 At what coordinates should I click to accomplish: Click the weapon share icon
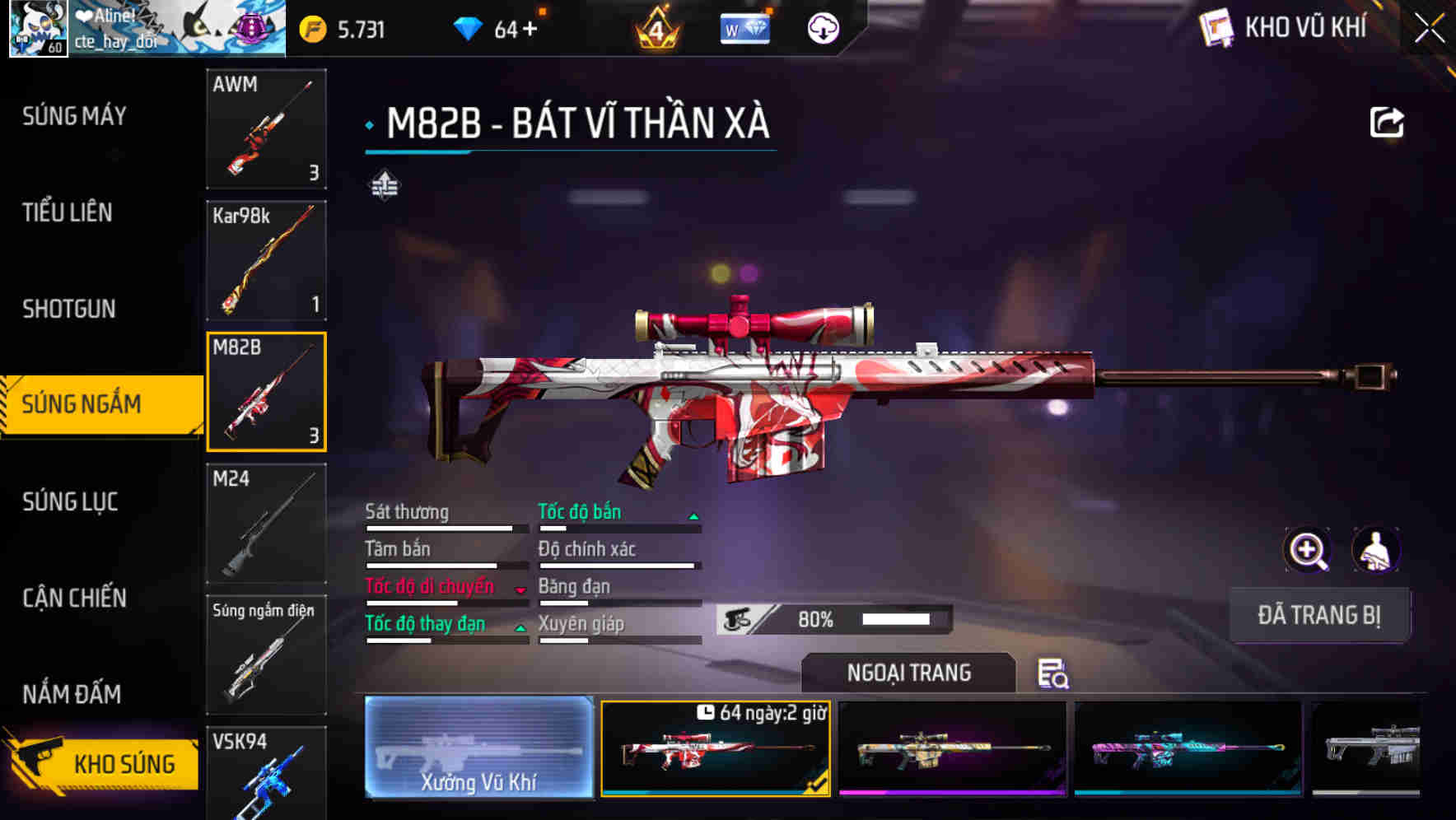pyautogui.click(x=1388, y=122)
